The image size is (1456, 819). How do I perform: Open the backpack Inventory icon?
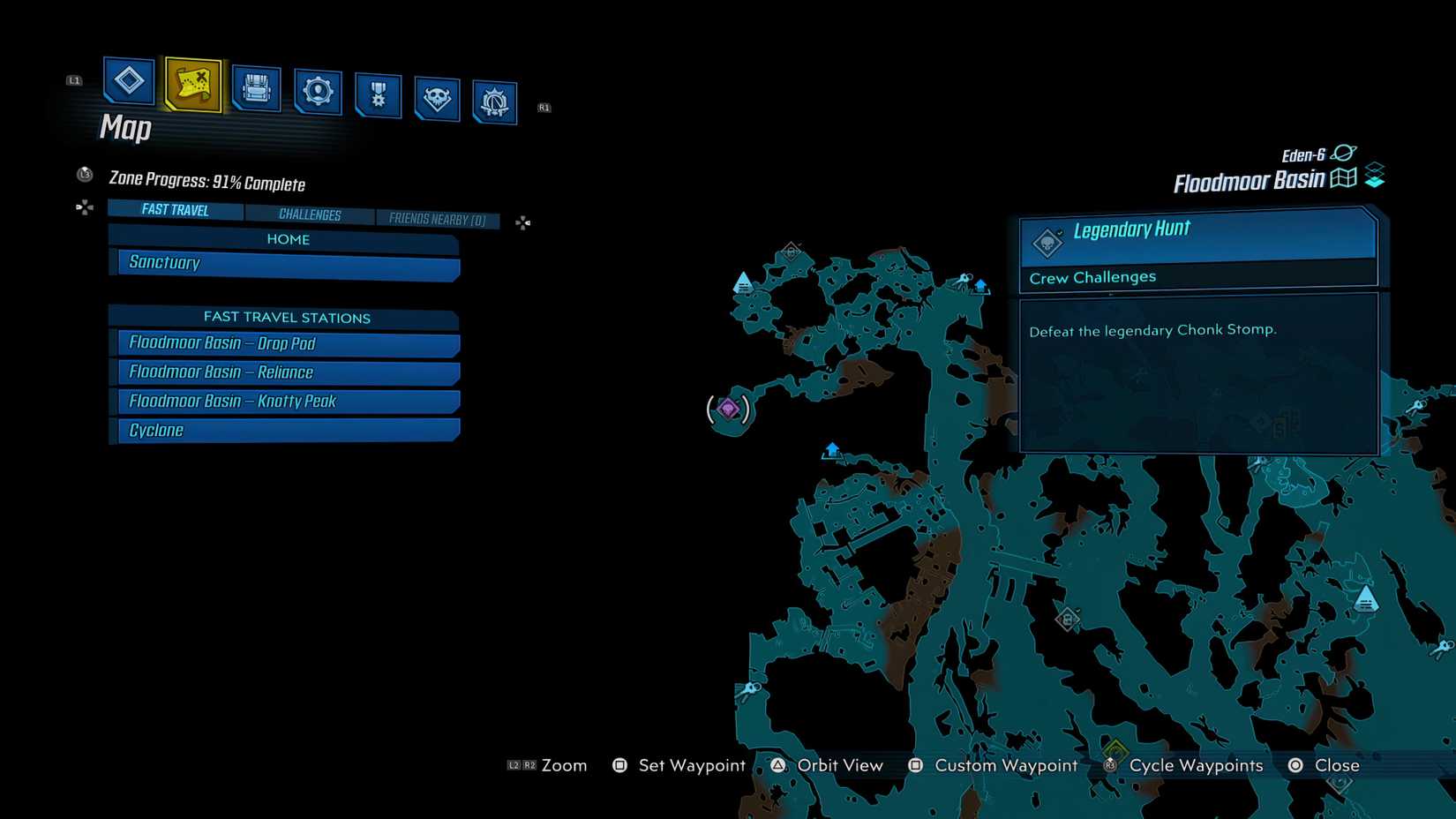coord(256,86)
